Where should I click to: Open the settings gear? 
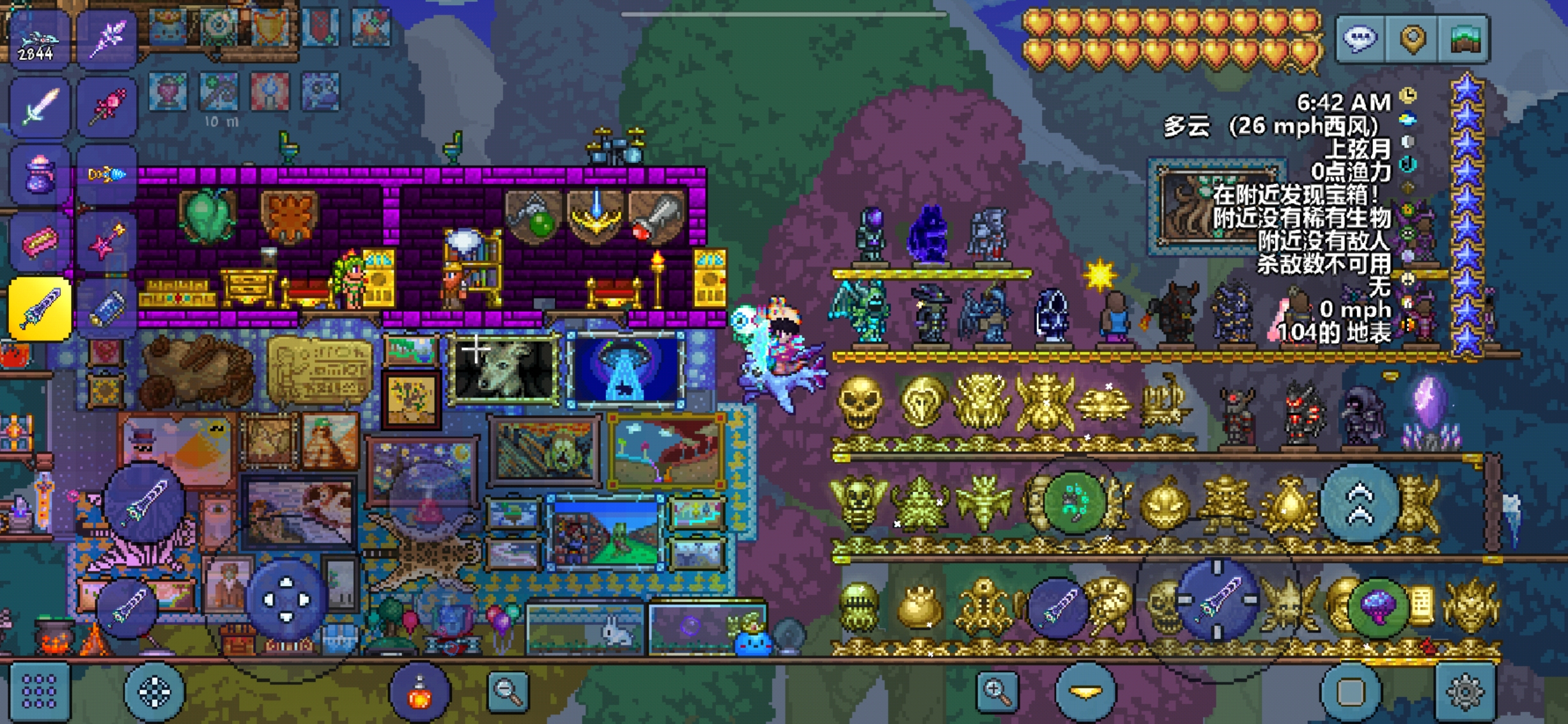1464,691
